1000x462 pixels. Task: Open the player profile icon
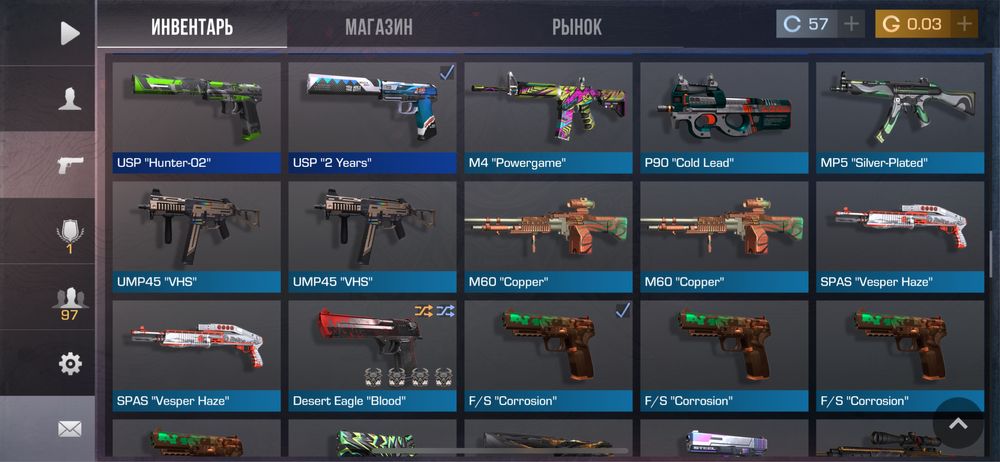[69, 98]
